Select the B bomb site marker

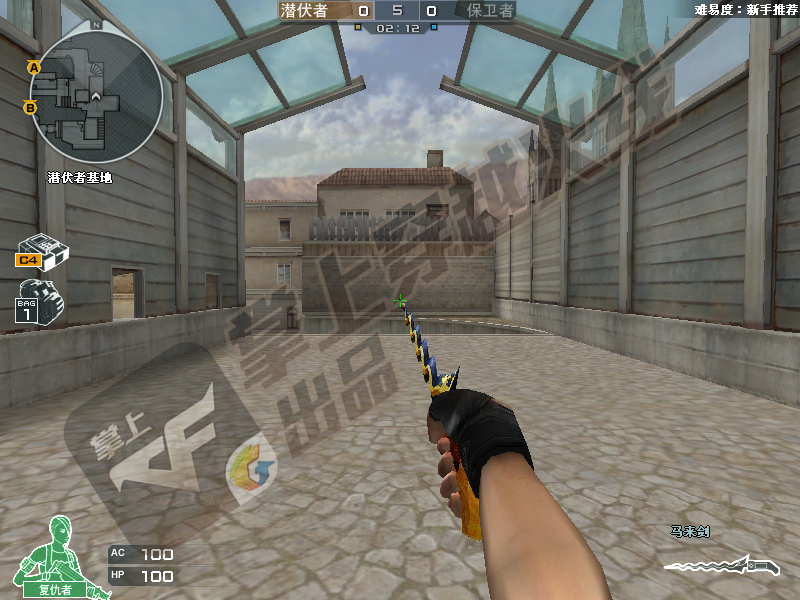30,108
